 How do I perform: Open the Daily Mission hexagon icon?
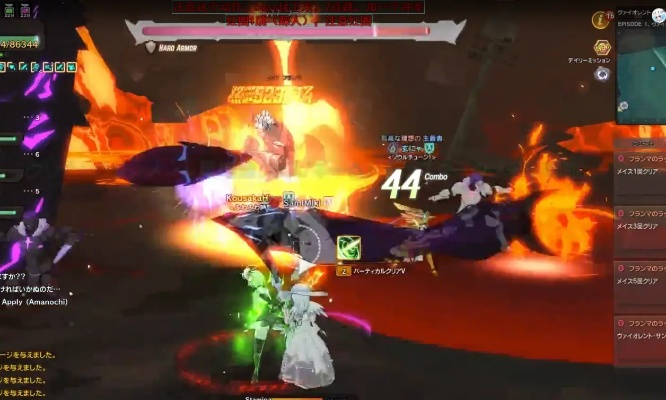tap(601, 48)
